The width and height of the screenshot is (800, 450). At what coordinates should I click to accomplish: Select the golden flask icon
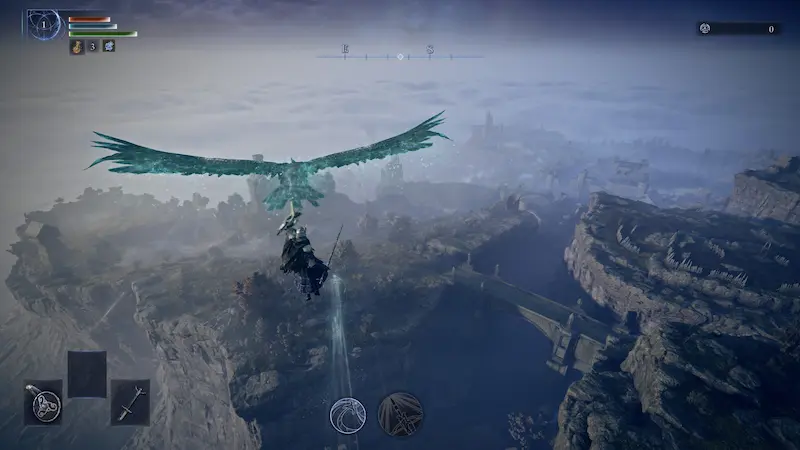coord(75,46)
